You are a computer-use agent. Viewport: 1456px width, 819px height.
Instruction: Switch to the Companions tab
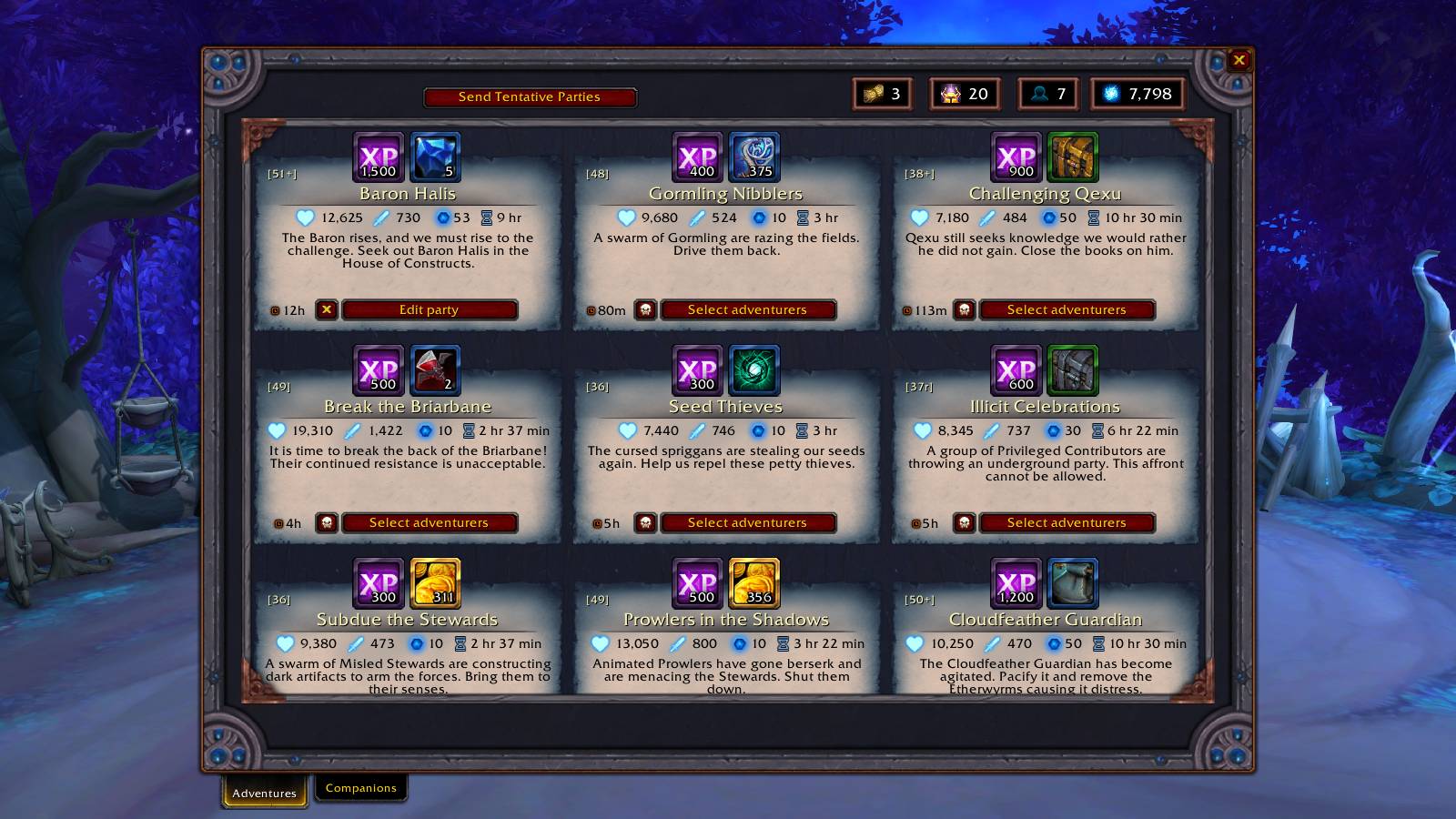(x=360, y=788)
